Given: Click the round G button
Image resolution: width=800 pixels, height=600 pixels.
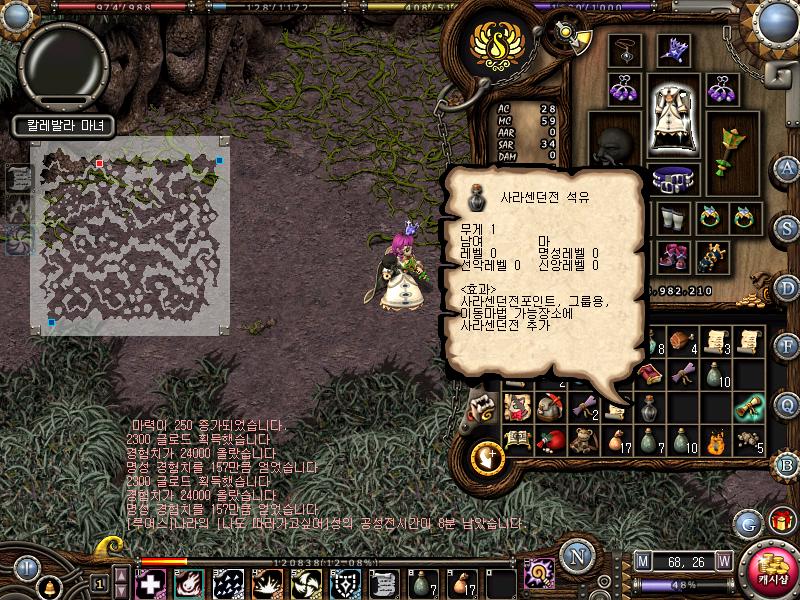Looking at the screenshot, I should point(746,522).
